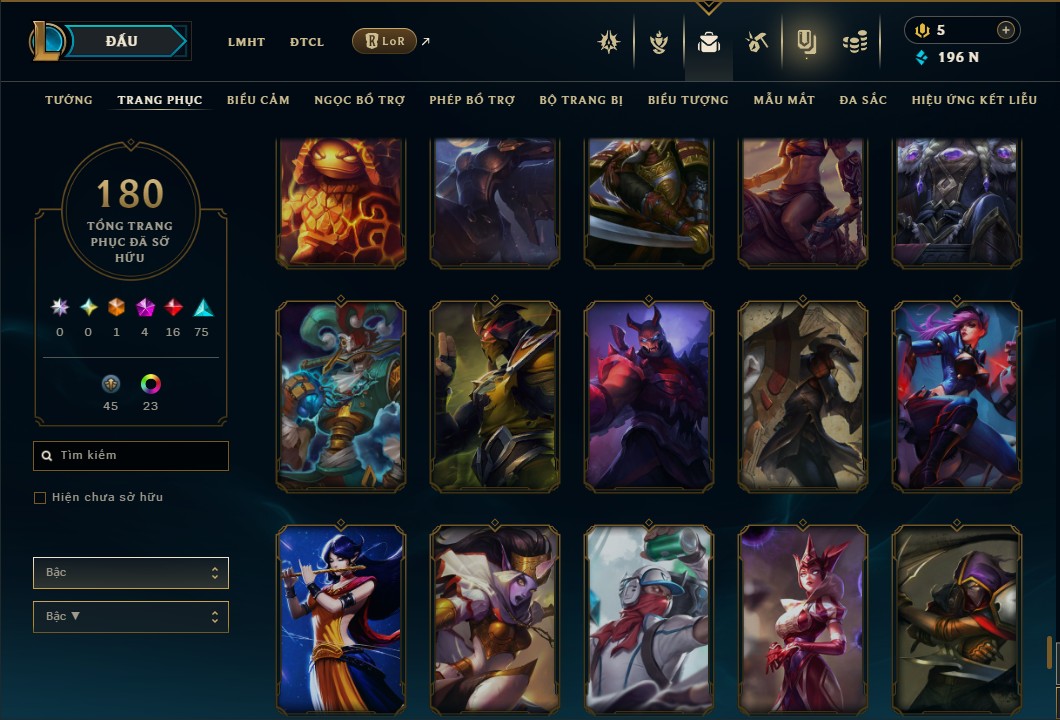Open the collection backpack icon
The width and height of the screenshot is (1060, 720).
click(709, 42)
